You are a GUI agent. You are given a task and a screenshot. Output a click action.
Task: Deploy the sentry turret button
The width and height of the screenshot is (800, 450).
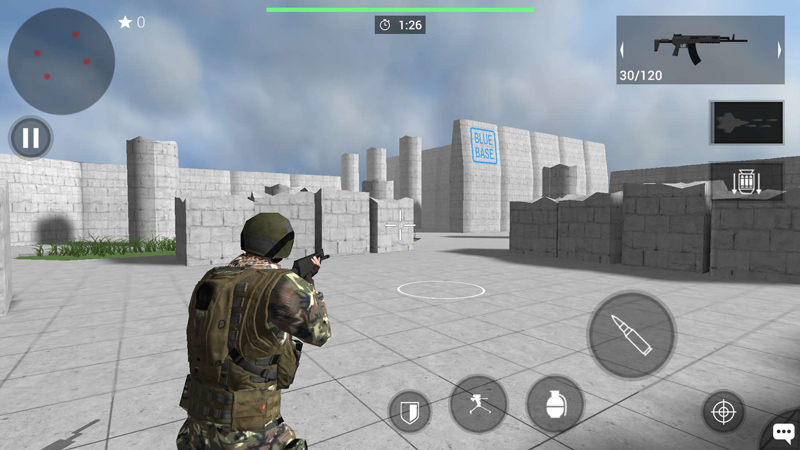point(478,404)
